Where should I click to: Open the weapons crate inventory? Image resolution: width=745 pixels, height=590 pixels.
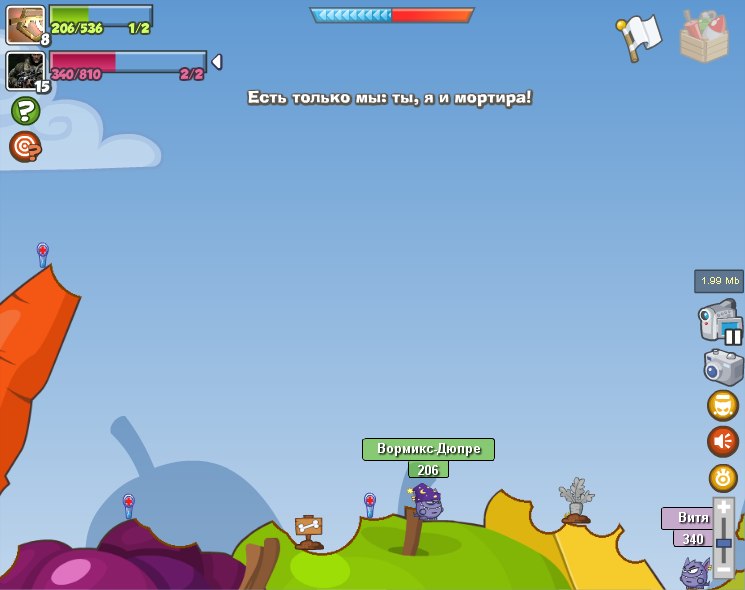click(x=704, y=37)
